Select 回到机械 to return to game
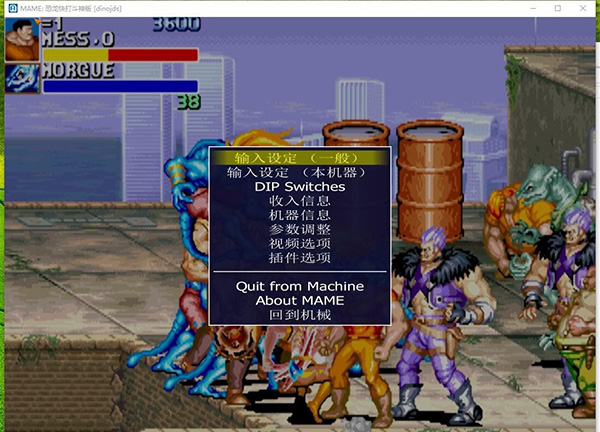 click(299, 315)
